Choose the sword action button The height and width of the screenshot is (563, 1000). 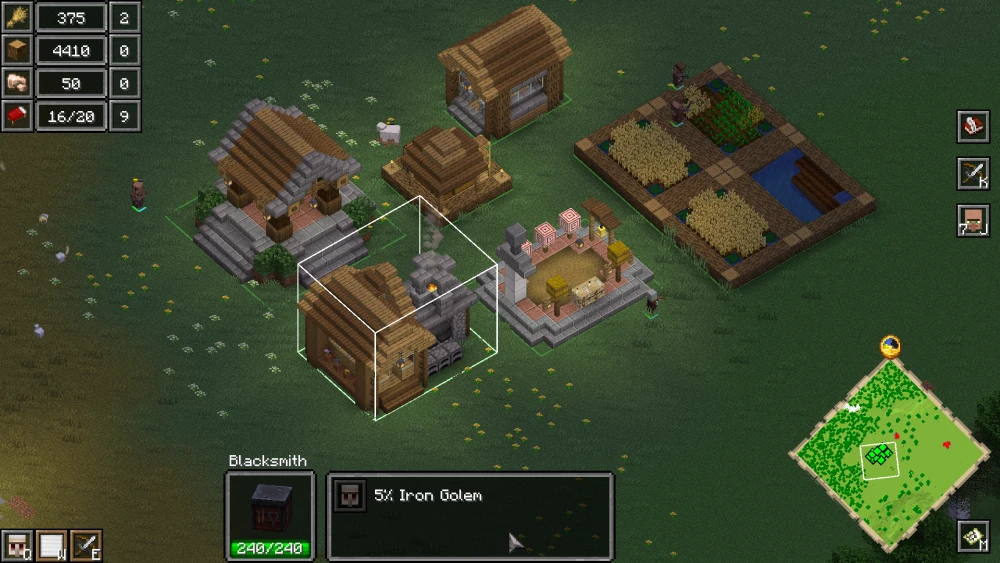pos(86,545)
